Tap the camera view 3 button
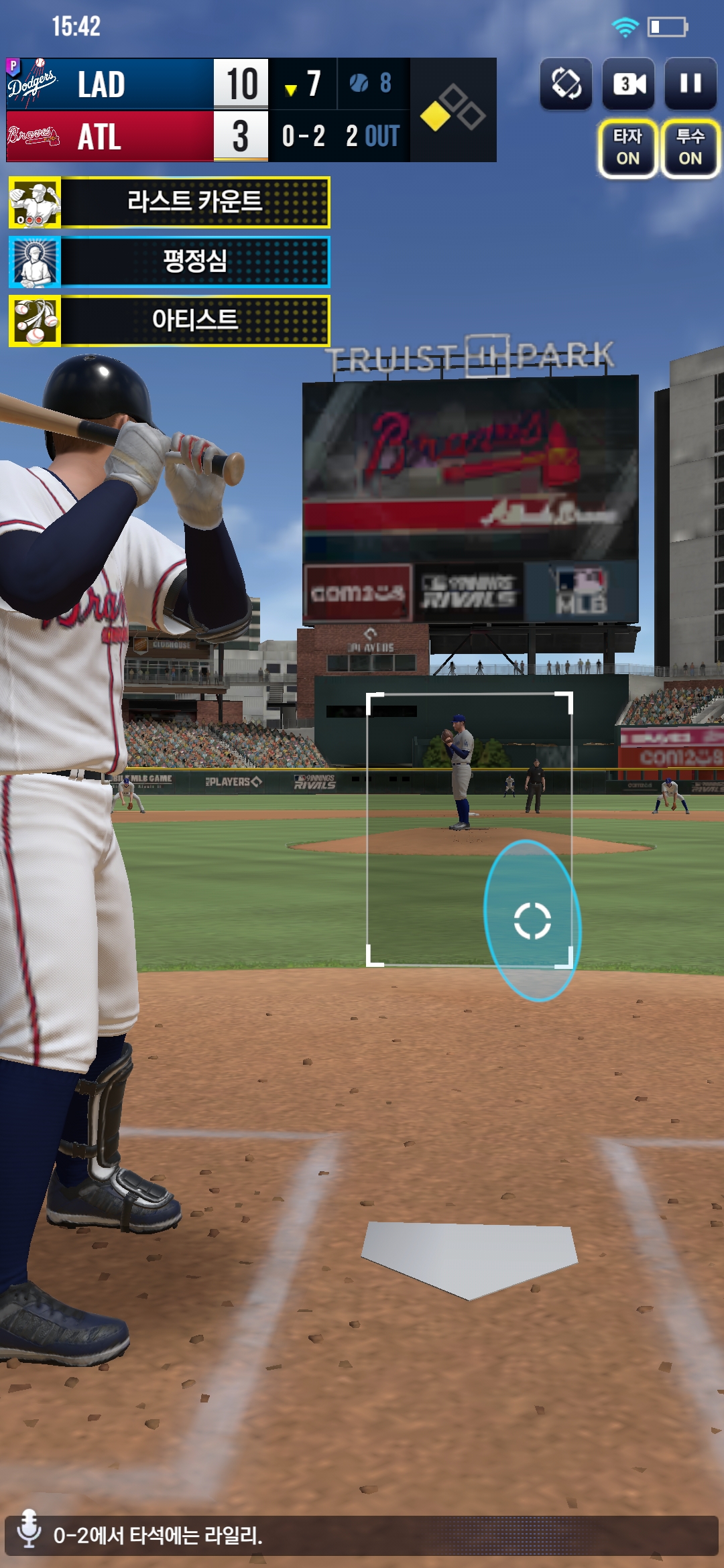 click(x=629, y=84)
